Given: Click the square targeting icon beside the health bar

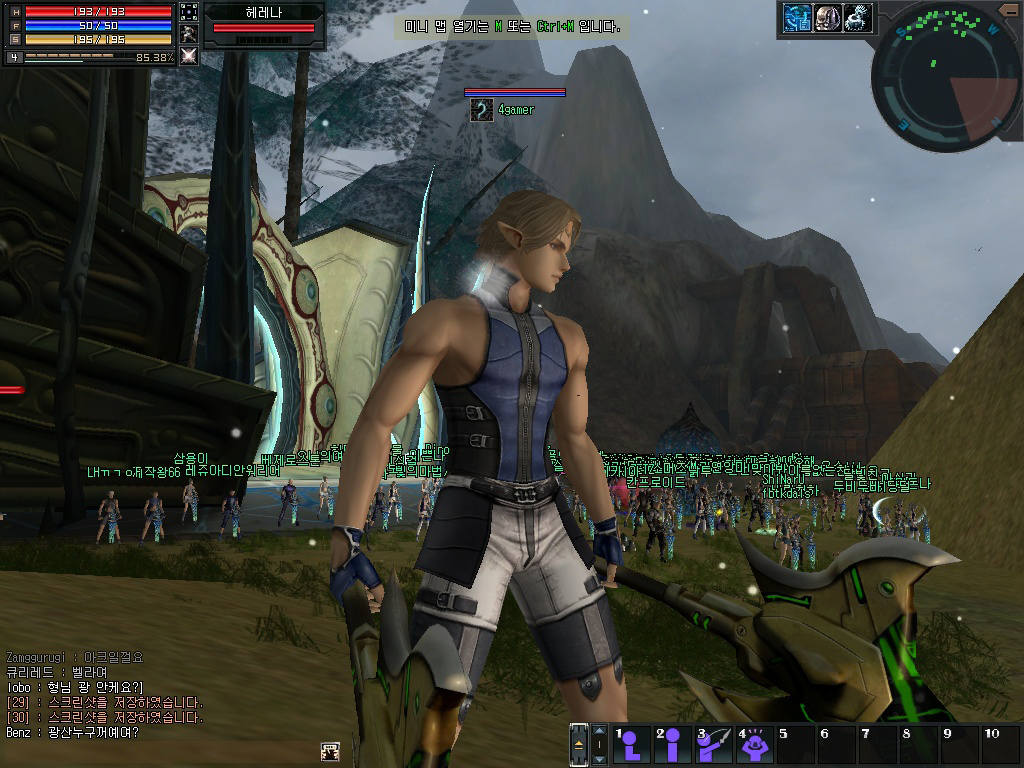Looking at the screenshot, I should pos(188,12).
